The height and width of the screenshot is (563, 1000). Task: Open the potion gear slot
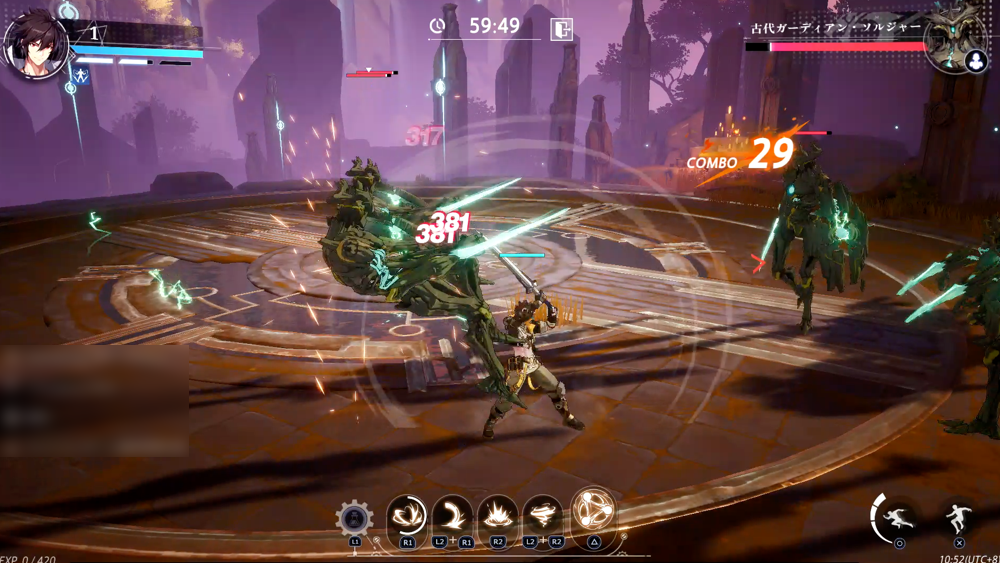coord(354,519)
